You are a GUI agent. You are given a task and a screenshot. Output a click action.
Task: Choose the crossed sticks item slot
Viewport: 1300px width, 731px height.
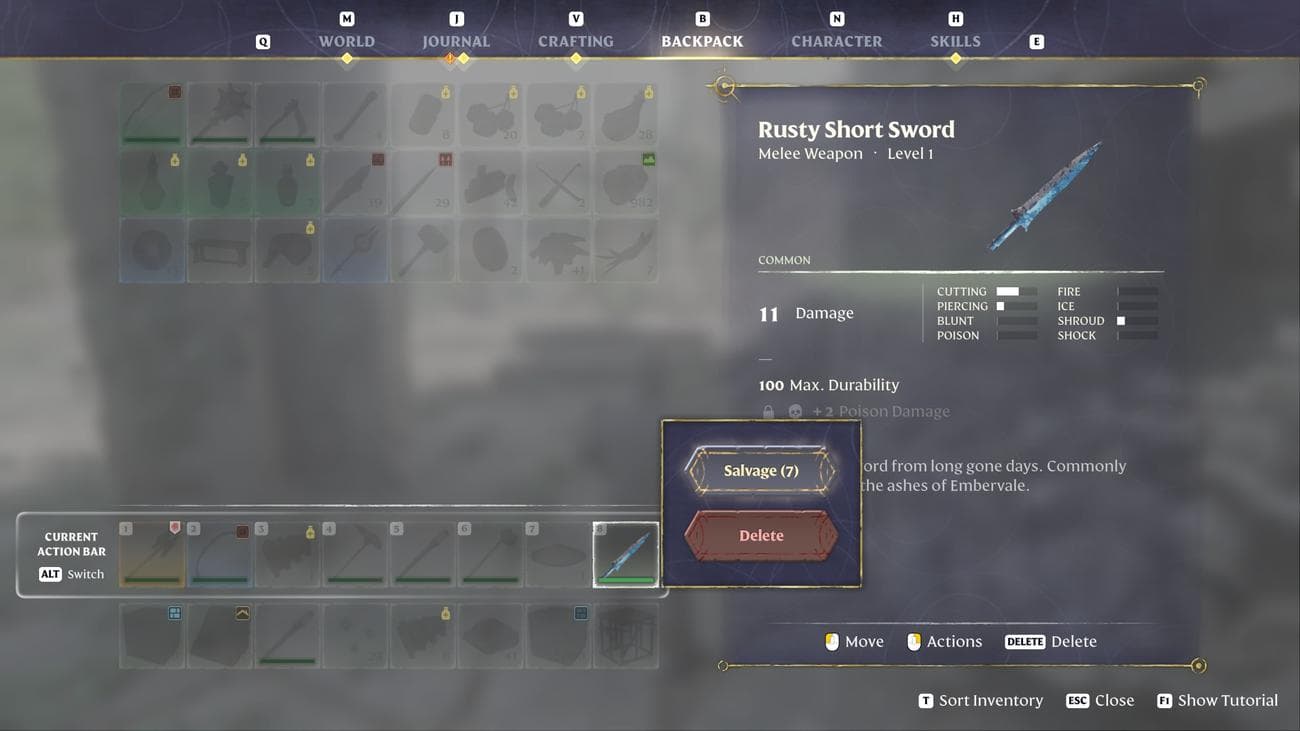click(558, 182)
